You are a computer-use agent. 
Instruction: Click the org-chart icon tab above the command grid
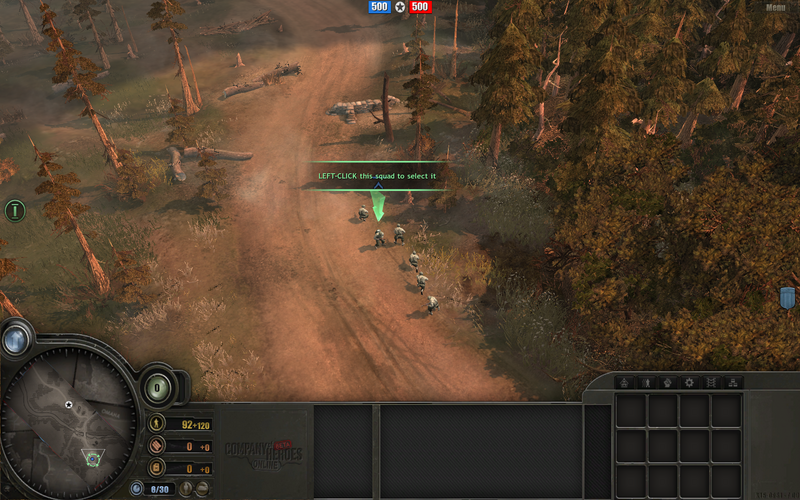pos(734,382)
